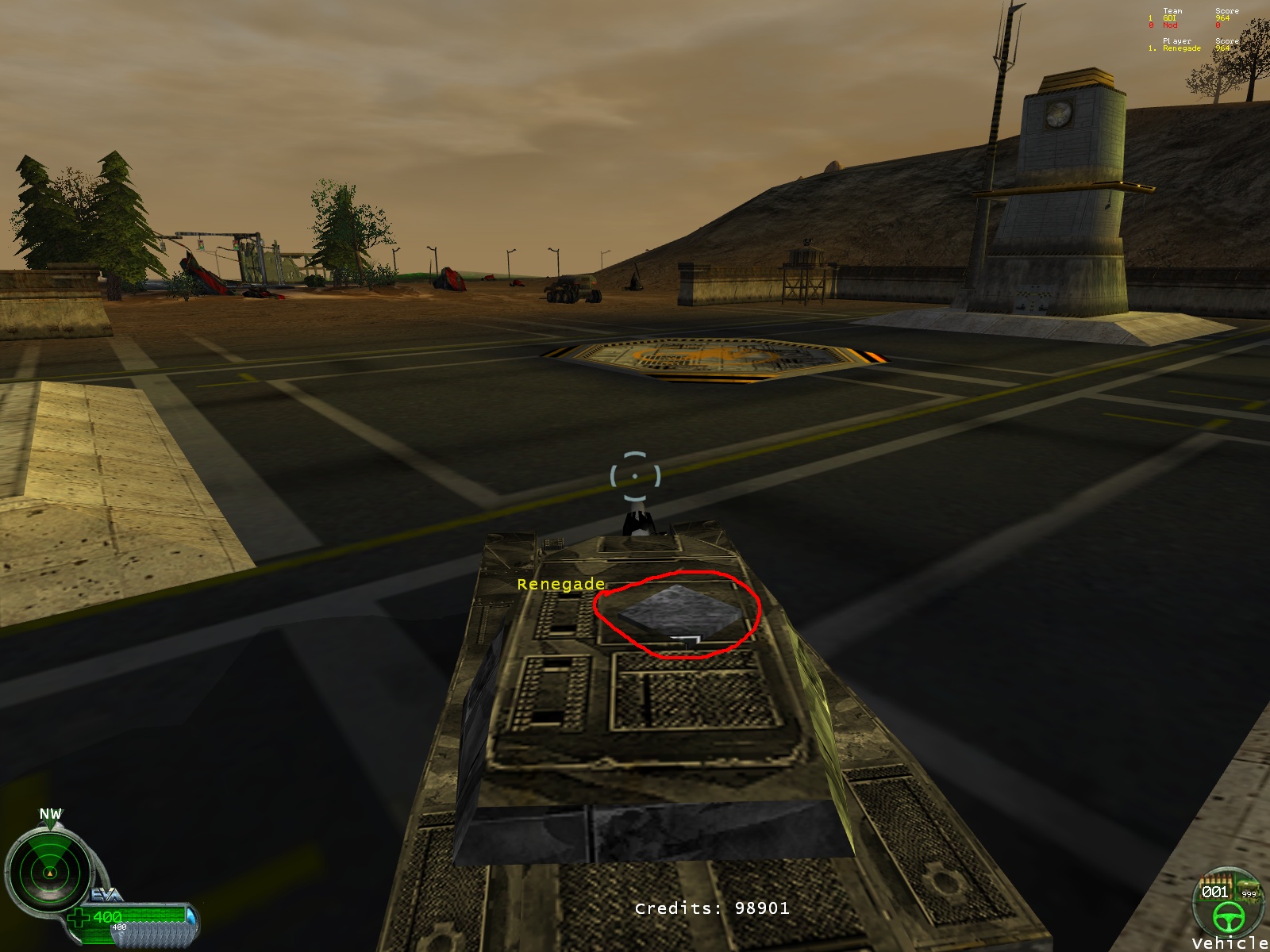Choose the GDI team row in scoreboard

pos(1189,18)
